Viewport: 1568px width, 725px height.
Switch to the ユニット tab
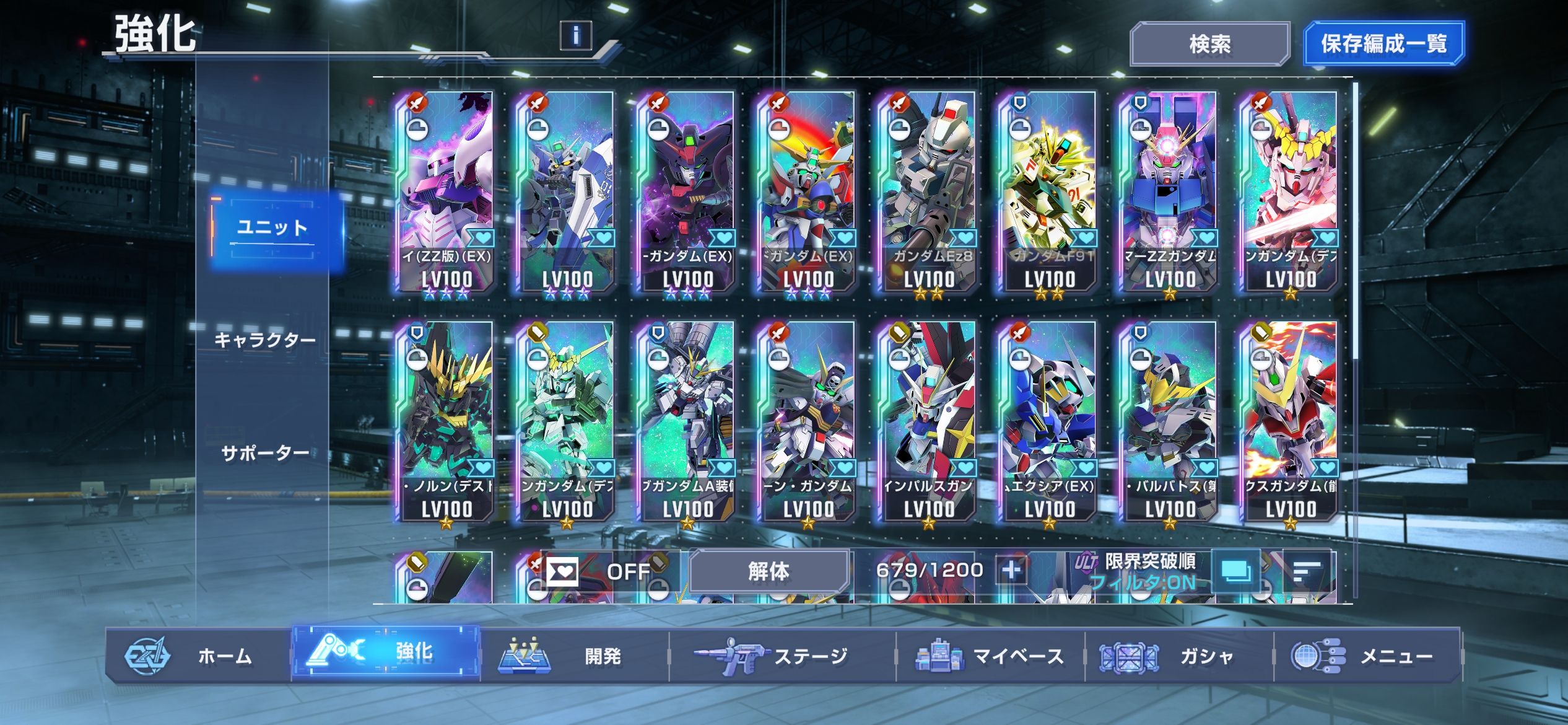tap(272, 229)
